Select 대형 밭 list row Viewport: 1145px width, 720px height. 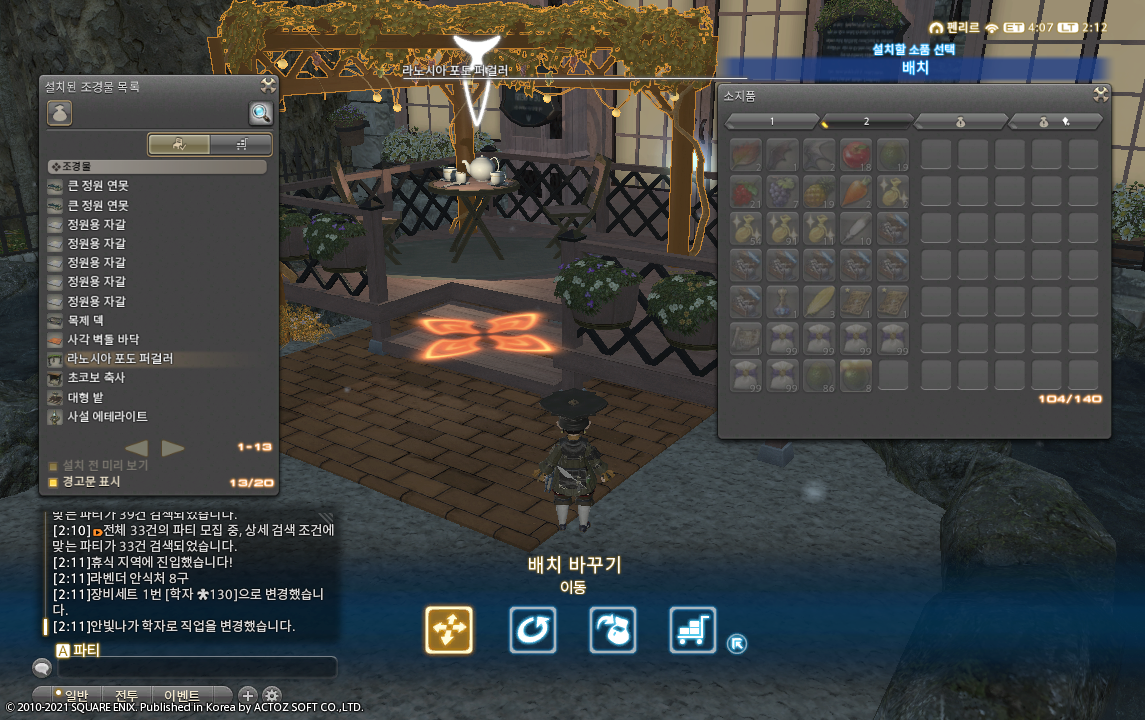[88, 397]
